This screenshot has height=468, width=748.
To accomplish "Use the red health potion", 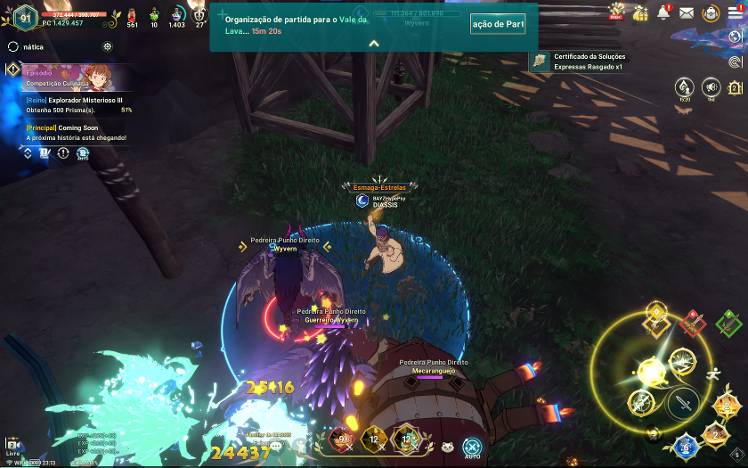I will point(132,15).
